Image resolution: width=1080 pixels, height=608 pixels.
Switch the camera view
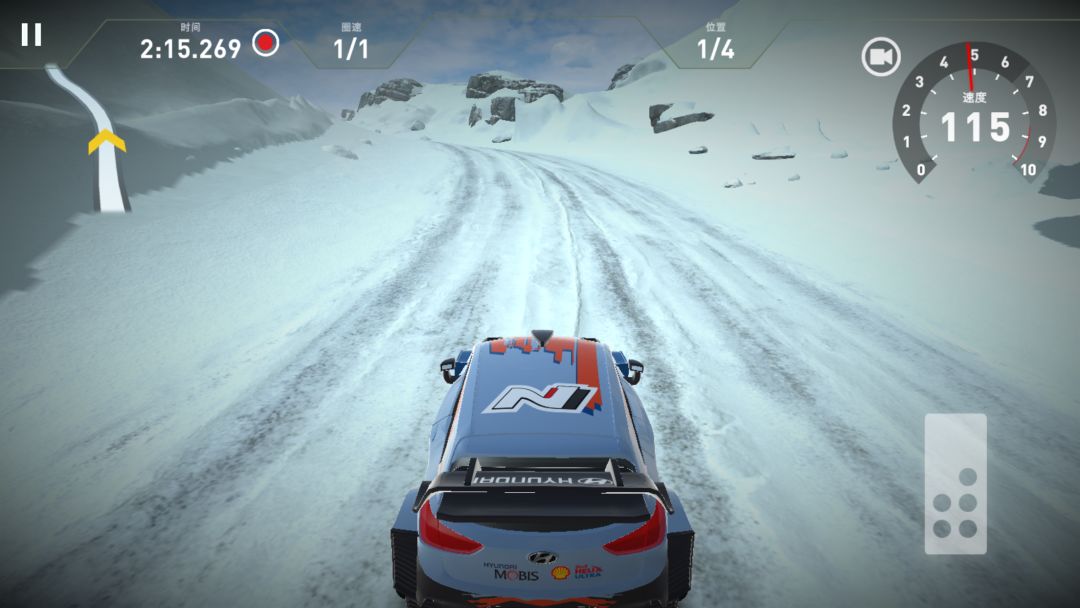point(881,57)
